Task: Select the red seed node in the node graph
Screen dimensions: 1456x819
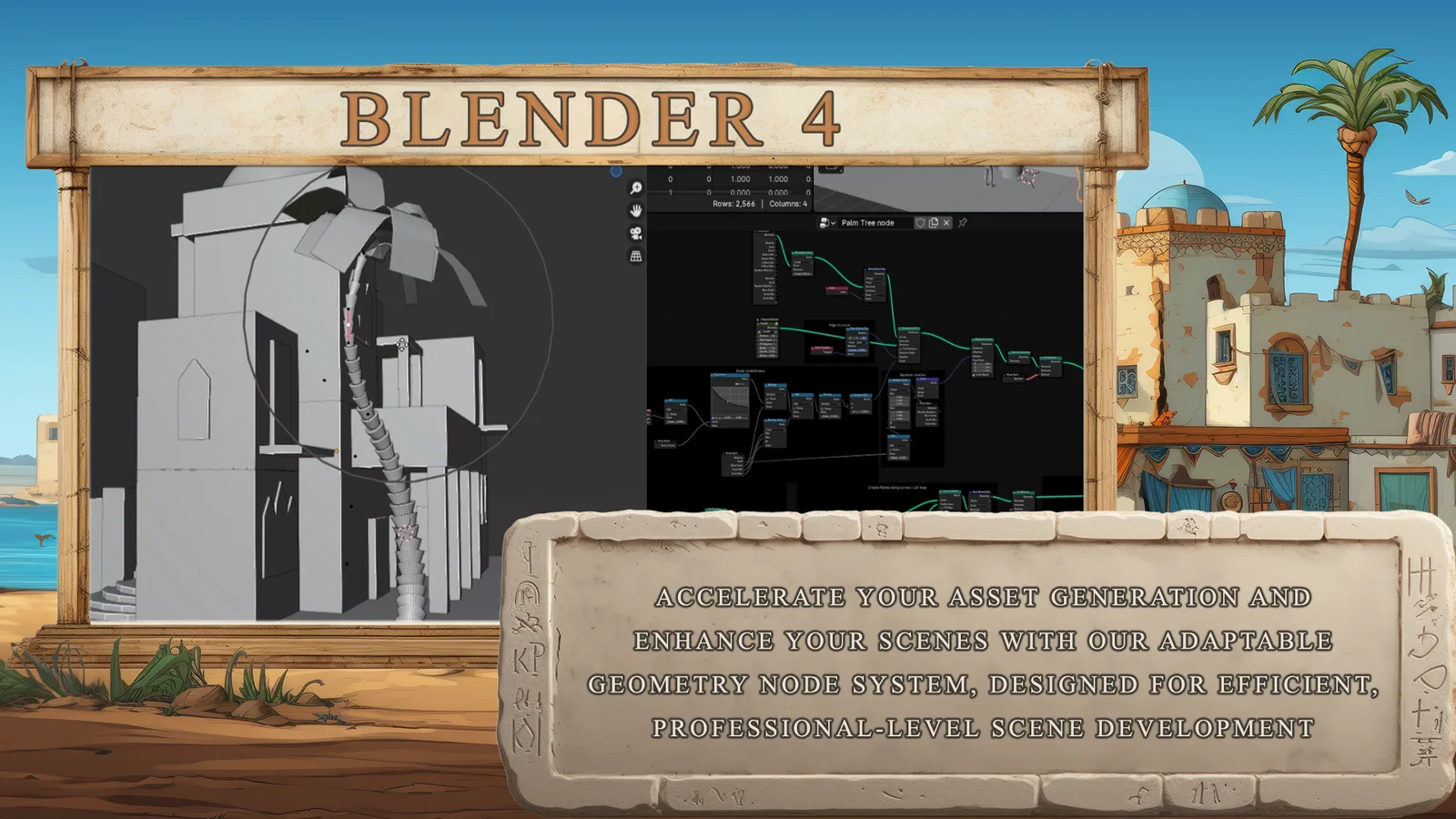Action: [x=835, y=288]
